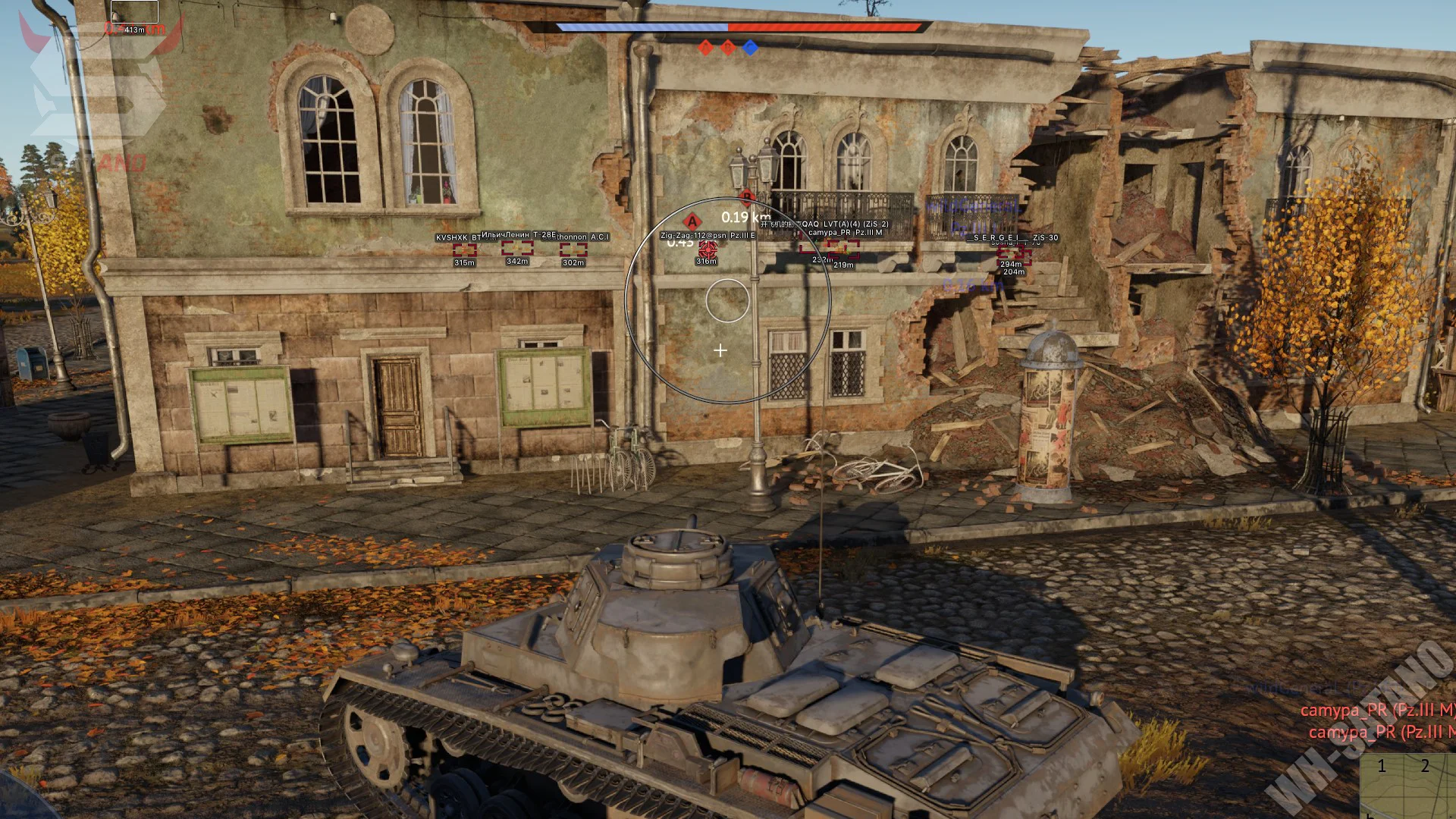Select capture point B icon under score bar
Image resolution: width=1456 pixels, height=819 pixels.
[x=728, y=48]
